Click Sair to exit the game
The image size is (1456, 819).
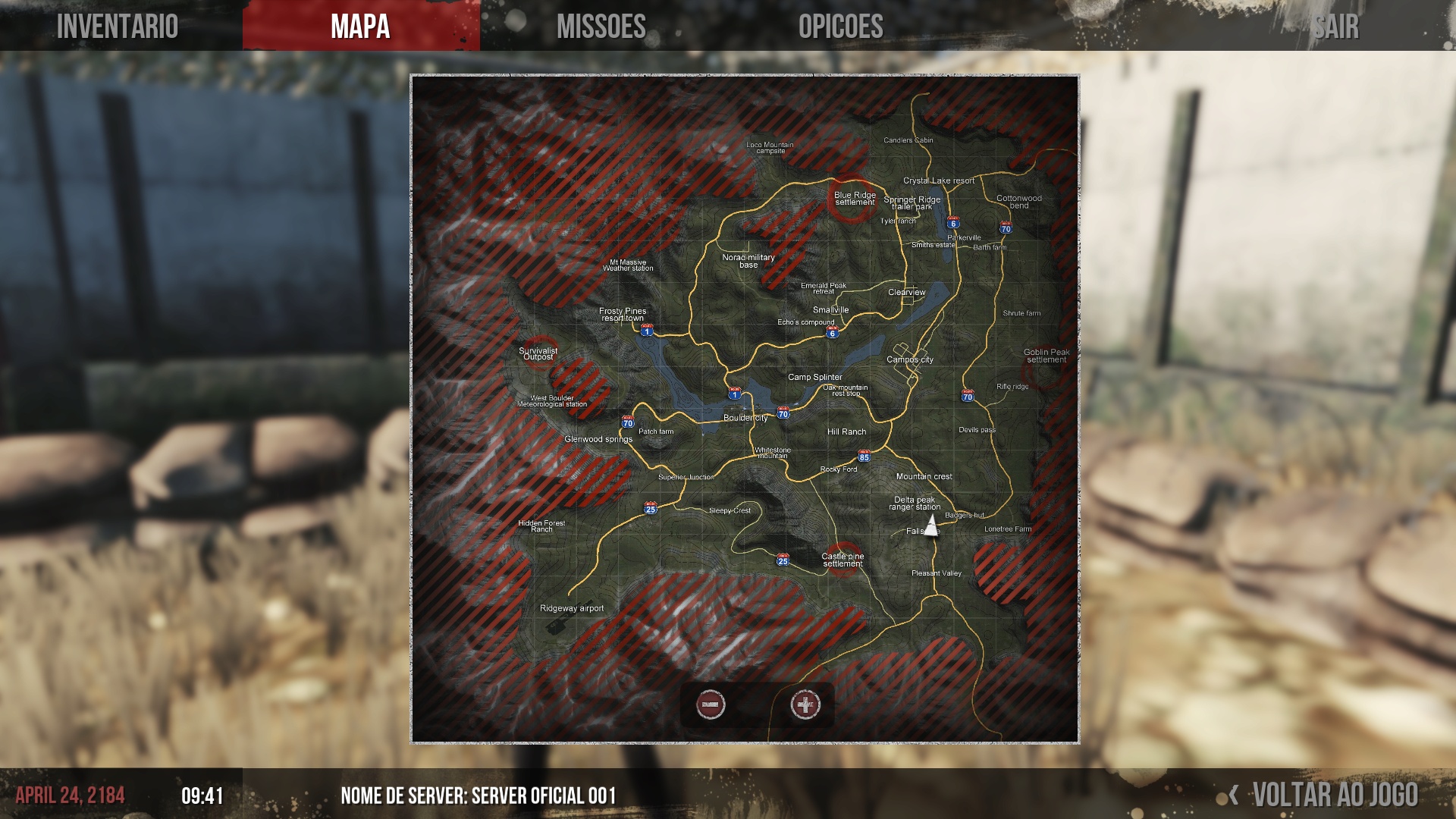click(1336, 27)
